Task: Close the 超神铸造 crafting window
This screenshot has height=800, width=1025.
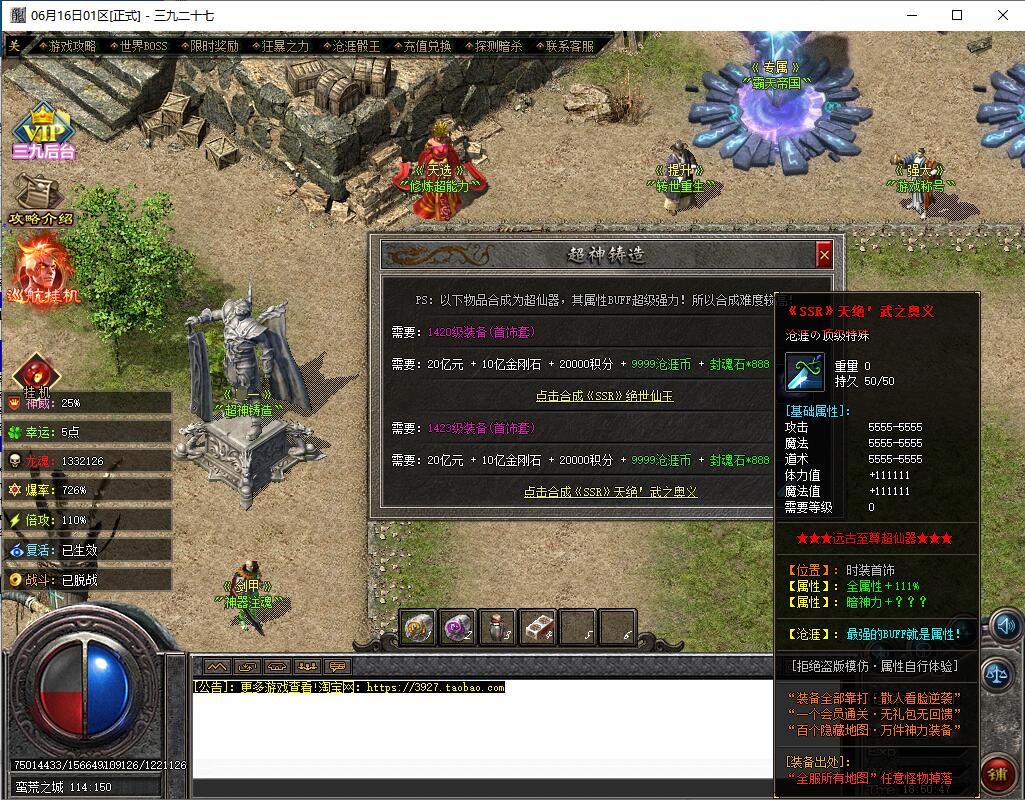Action: [x=824, y=256]
